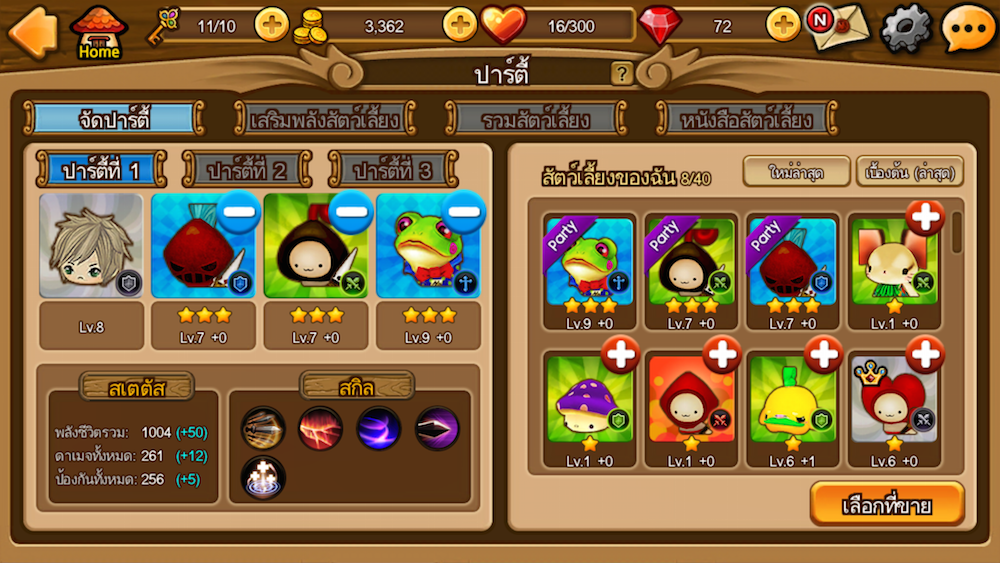Open the gear settings menu

[904, 28]
